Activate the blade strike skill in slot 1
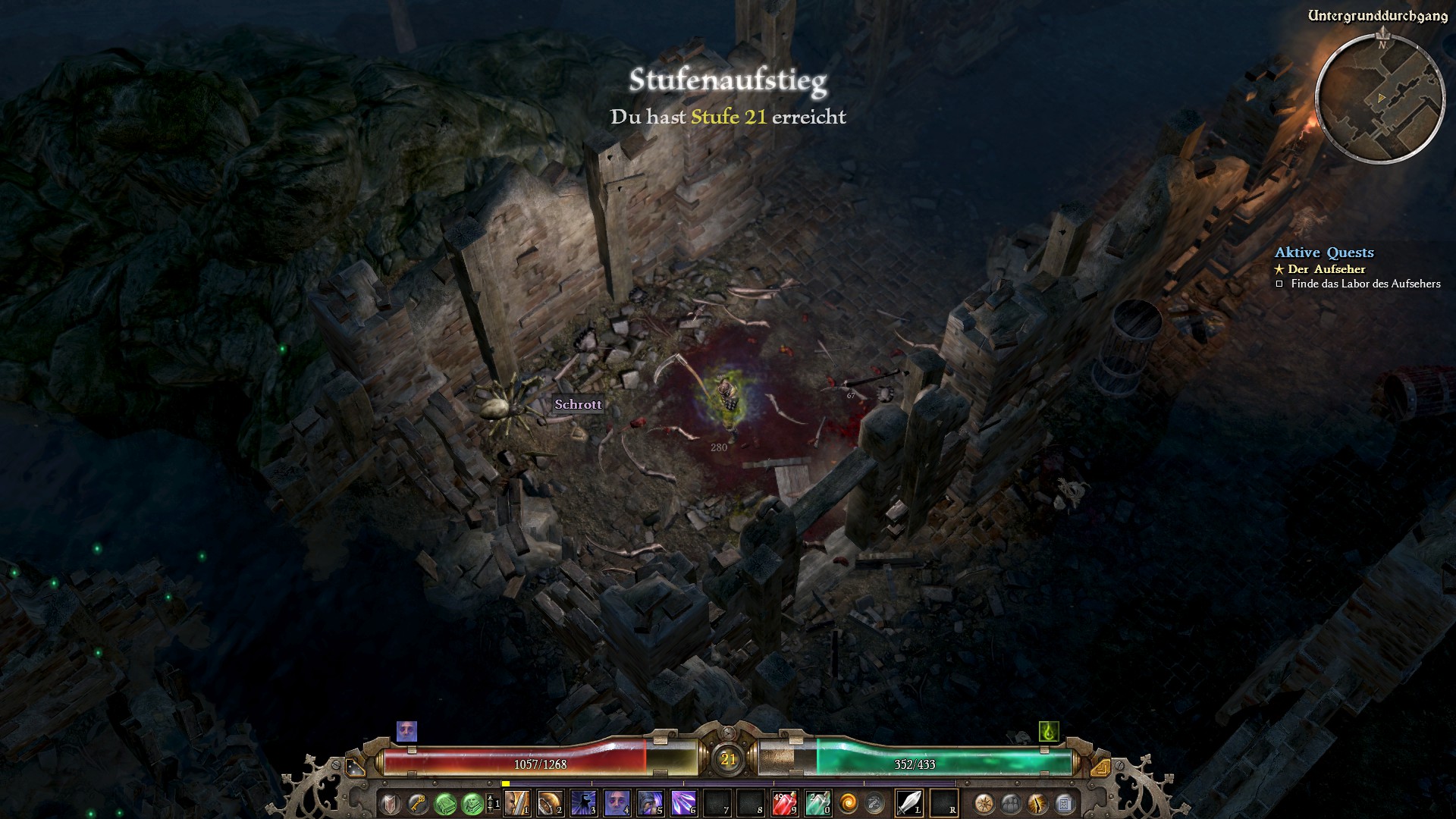Viewport: 1456px width, 819px height. point(516,802)
